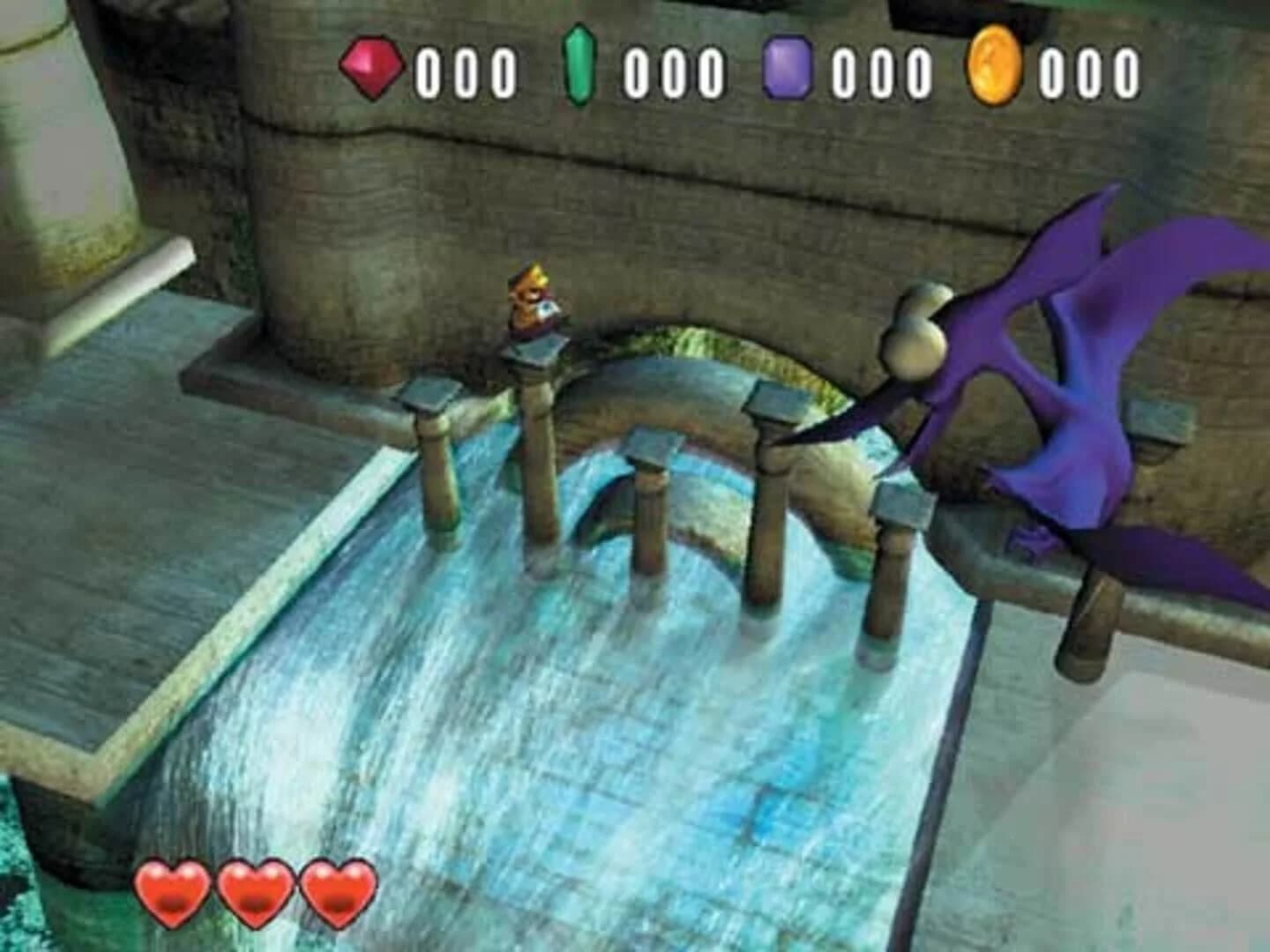Click the purple gem collectible icon
This screenshot has width=1270, height=952.
(788, 64)
